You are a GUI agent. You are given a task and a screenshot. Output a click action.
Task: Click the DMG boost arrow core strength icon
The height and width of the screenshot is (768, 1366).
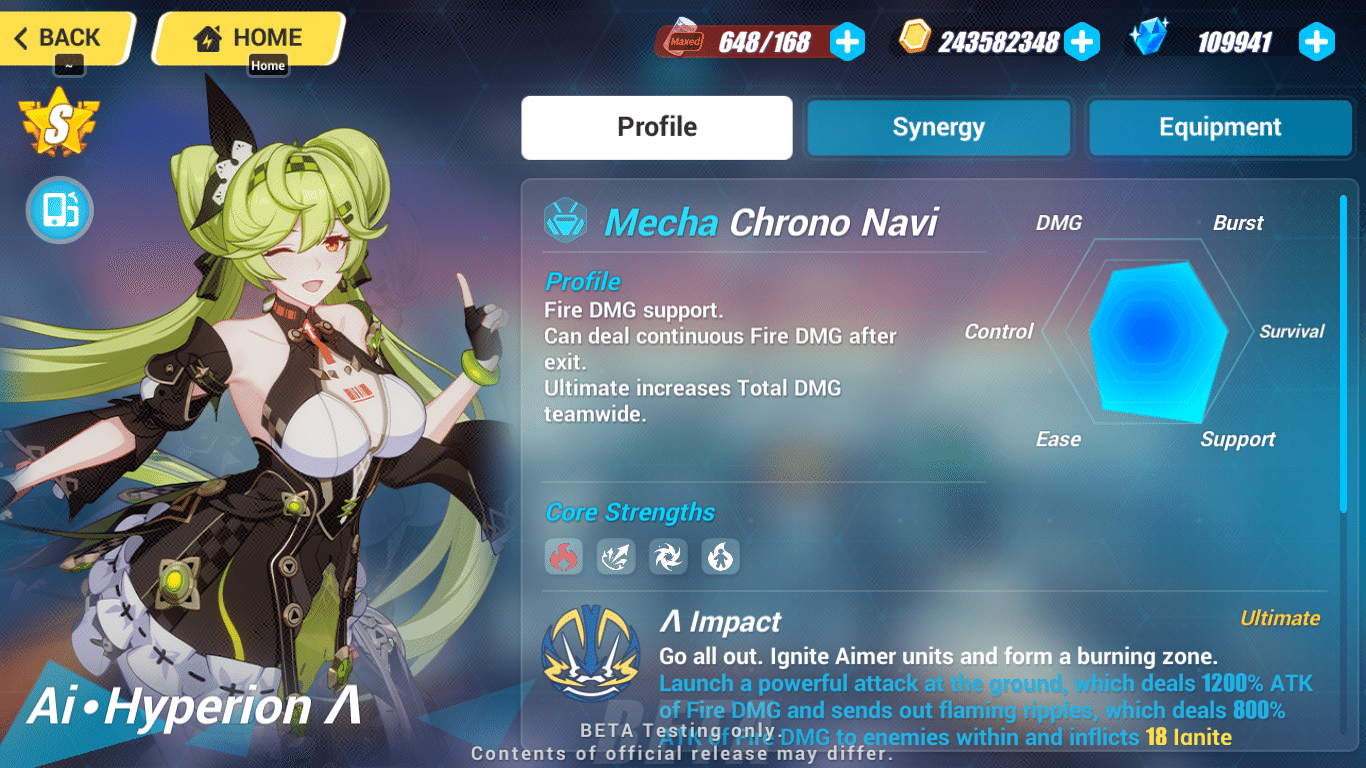coord(616,557)
